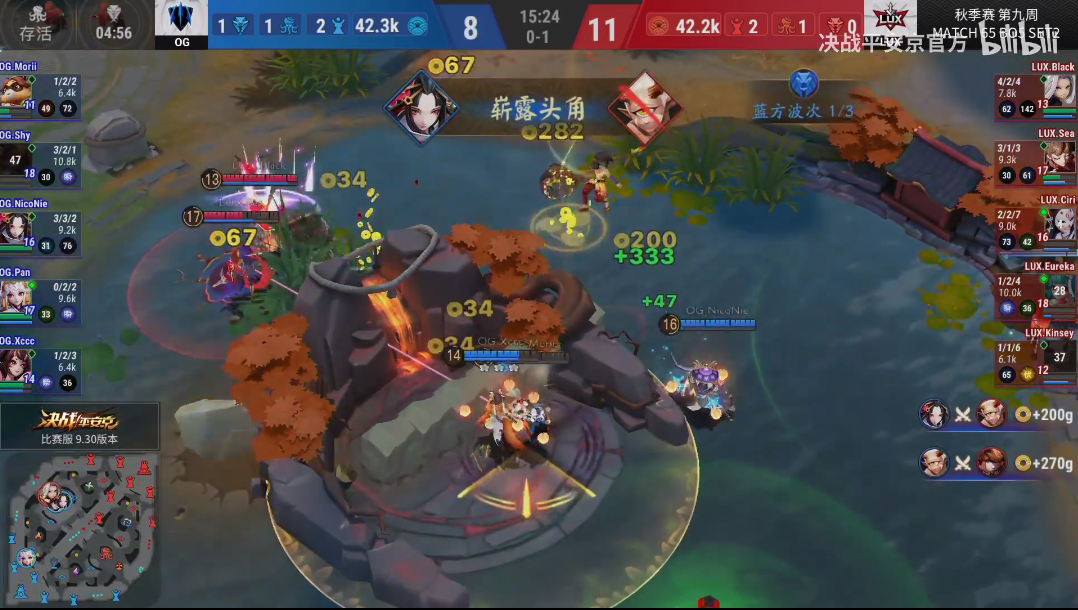Screen dimensions: 1078x610
Task: Pick OG.Xccc's hero portrait
Action: (x=13, y=365)
